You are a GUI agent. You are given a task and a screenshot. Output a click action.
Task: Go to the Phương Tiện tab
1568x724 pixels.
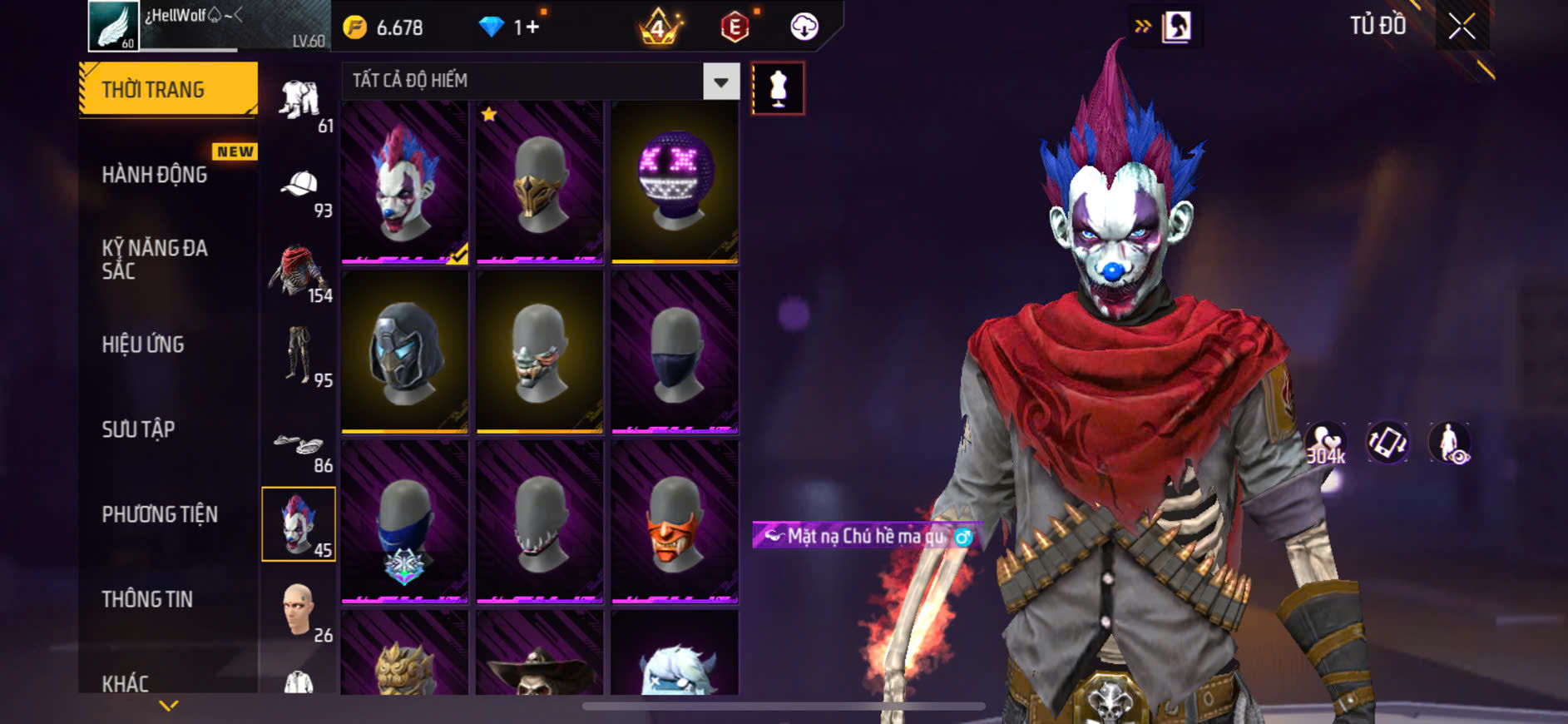(x=160, y=514)
